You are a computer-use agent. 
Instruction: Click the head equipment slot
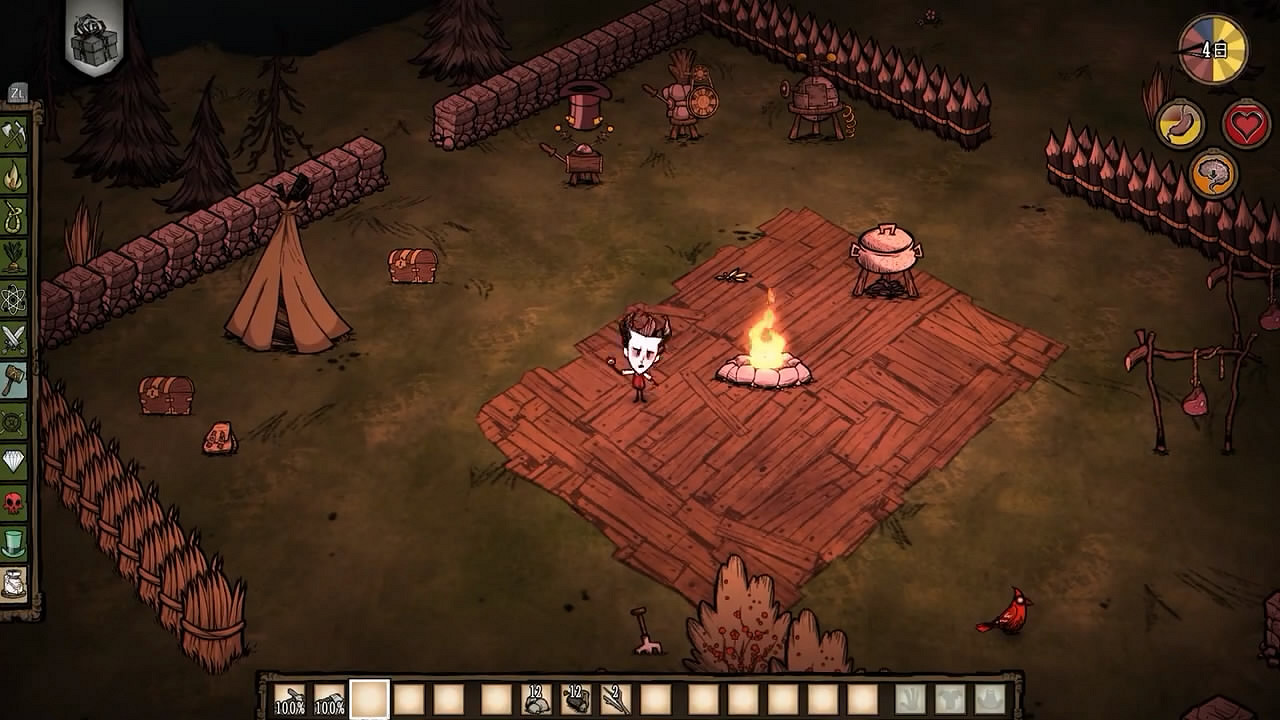click(989, 699)
